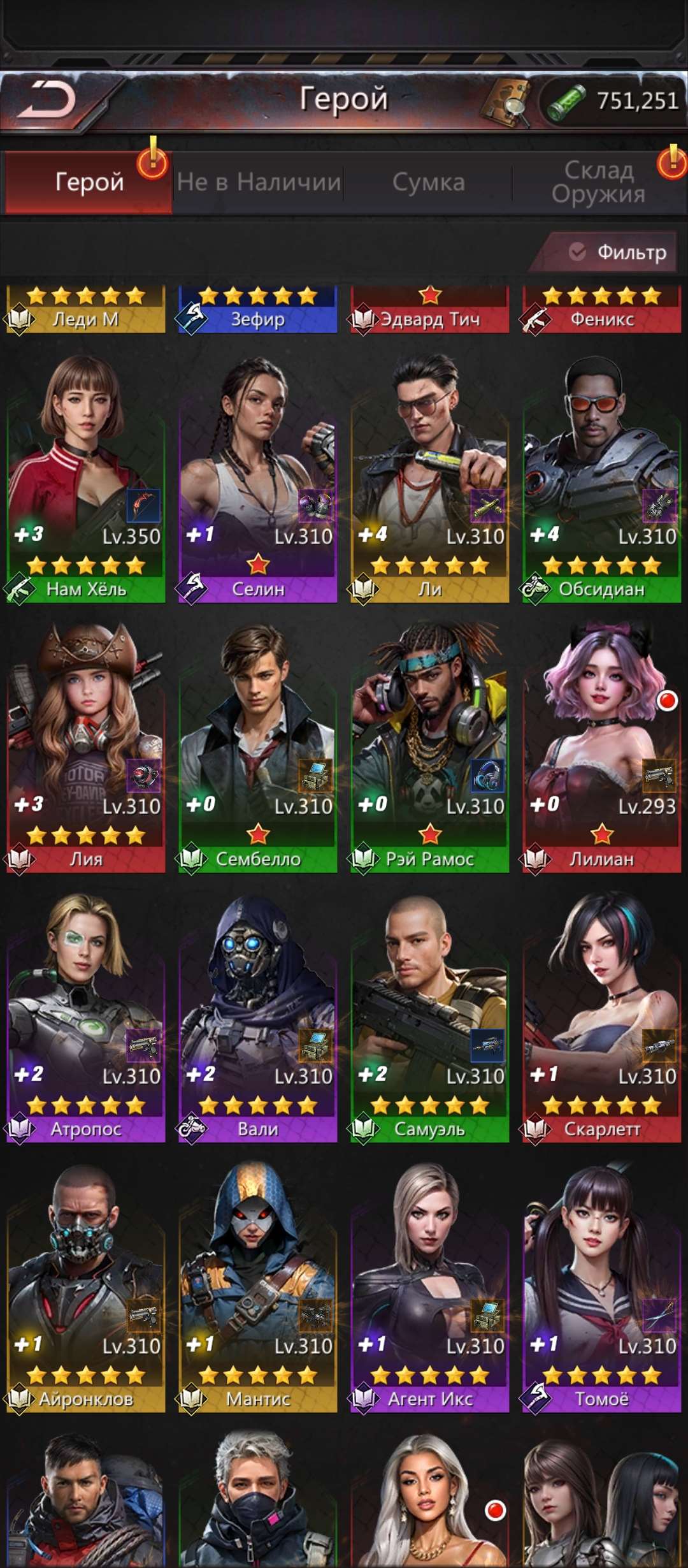The width and height of the screenshot is (688, 1568).
Task: Toggle the Фильтр button
Action: 617,252
